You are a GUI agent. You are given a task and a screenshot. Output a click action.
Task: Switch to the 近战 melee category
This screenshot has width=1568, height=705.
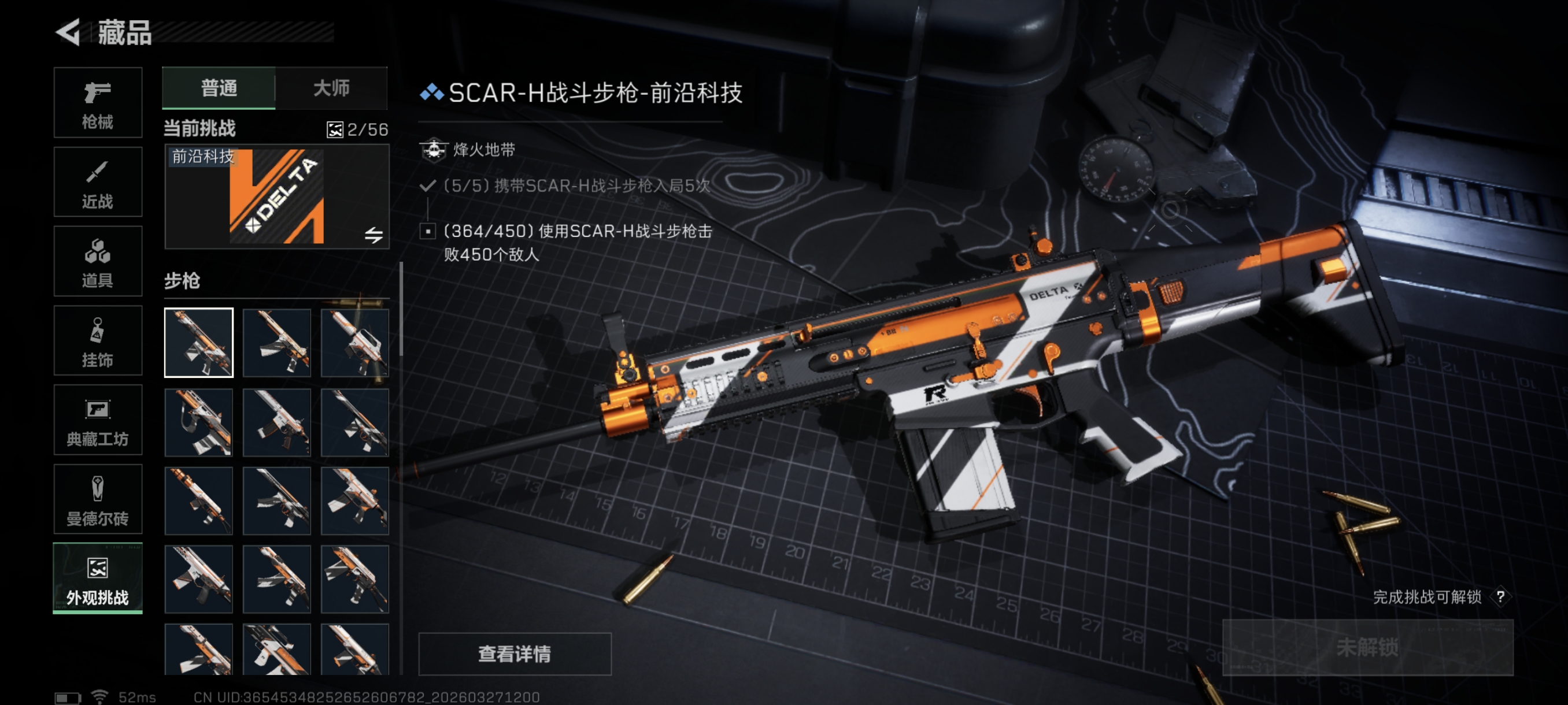(x=97, y=182)
